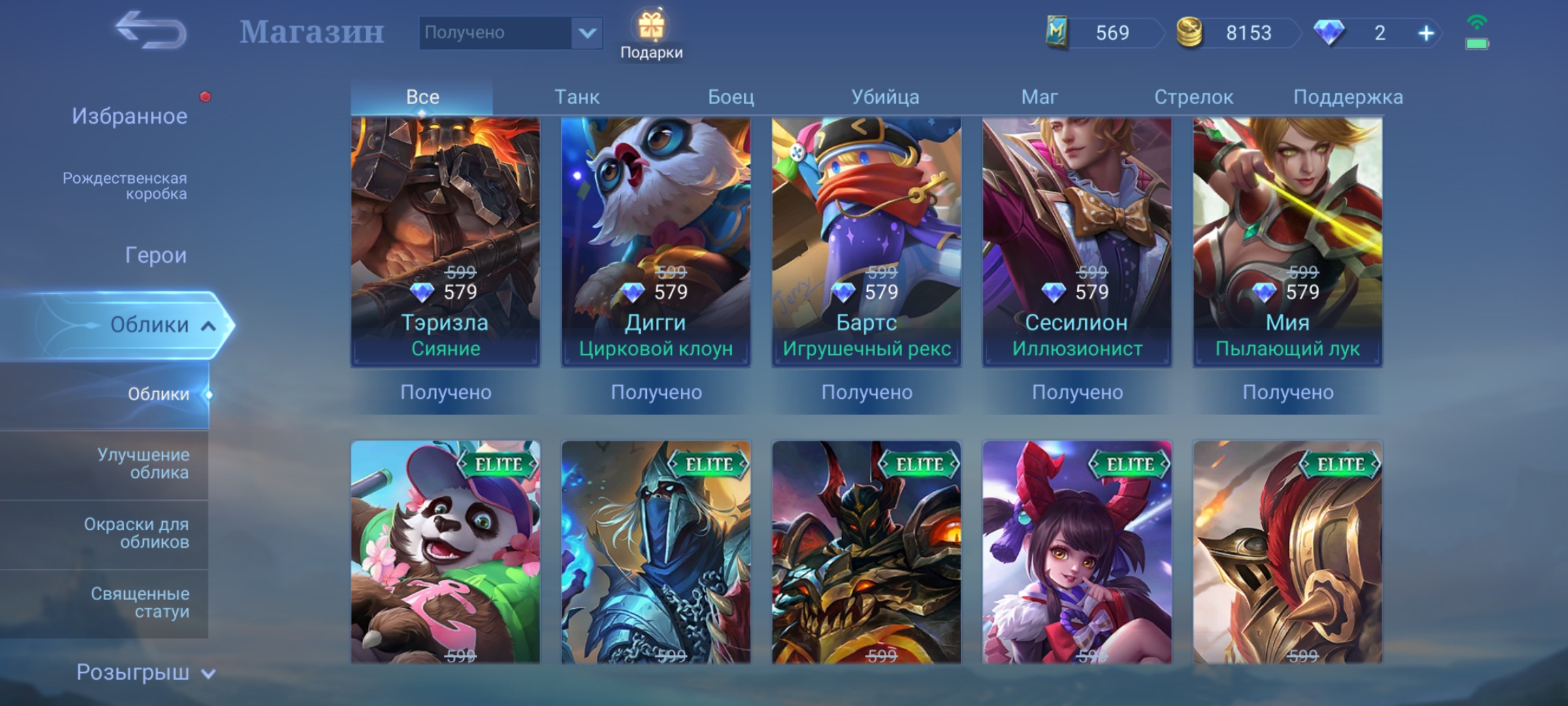Select Окраски для обликов entry
The height and width of the screenshot is (706, 1568).
(137, 533)
